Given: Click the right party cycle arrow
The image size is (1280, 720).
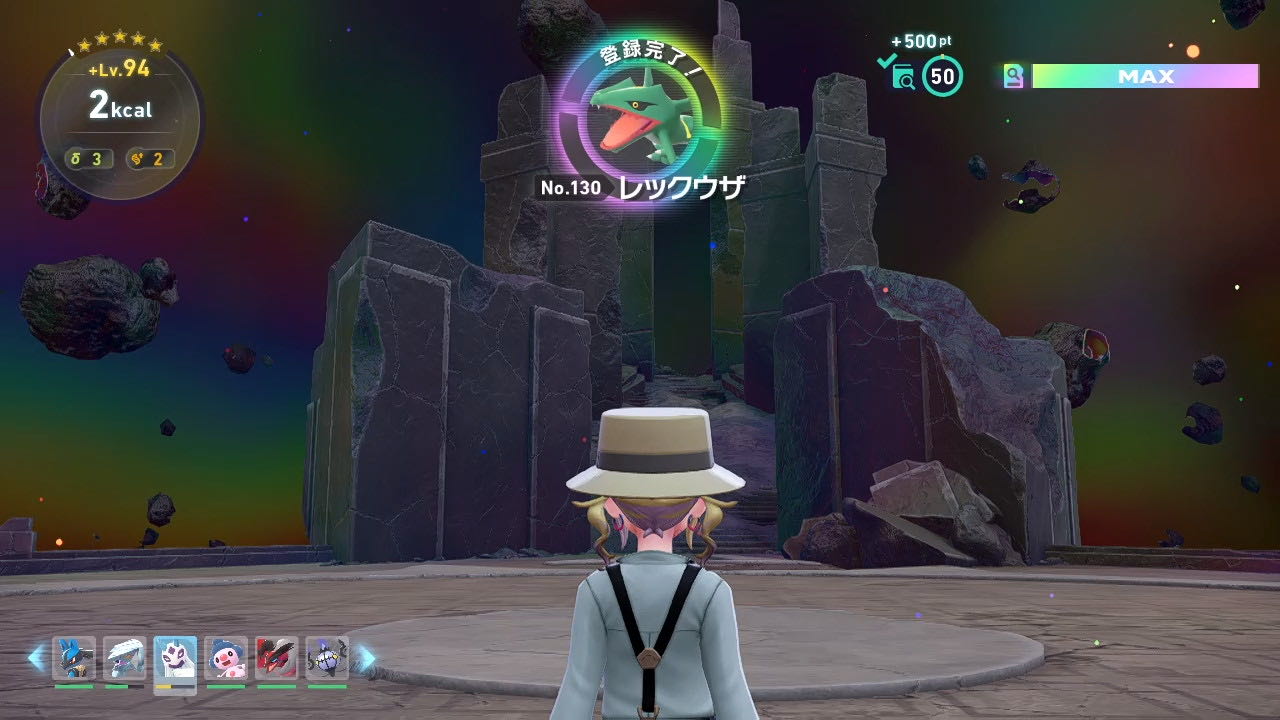Looking at the screenshot, I should [367, 657].
